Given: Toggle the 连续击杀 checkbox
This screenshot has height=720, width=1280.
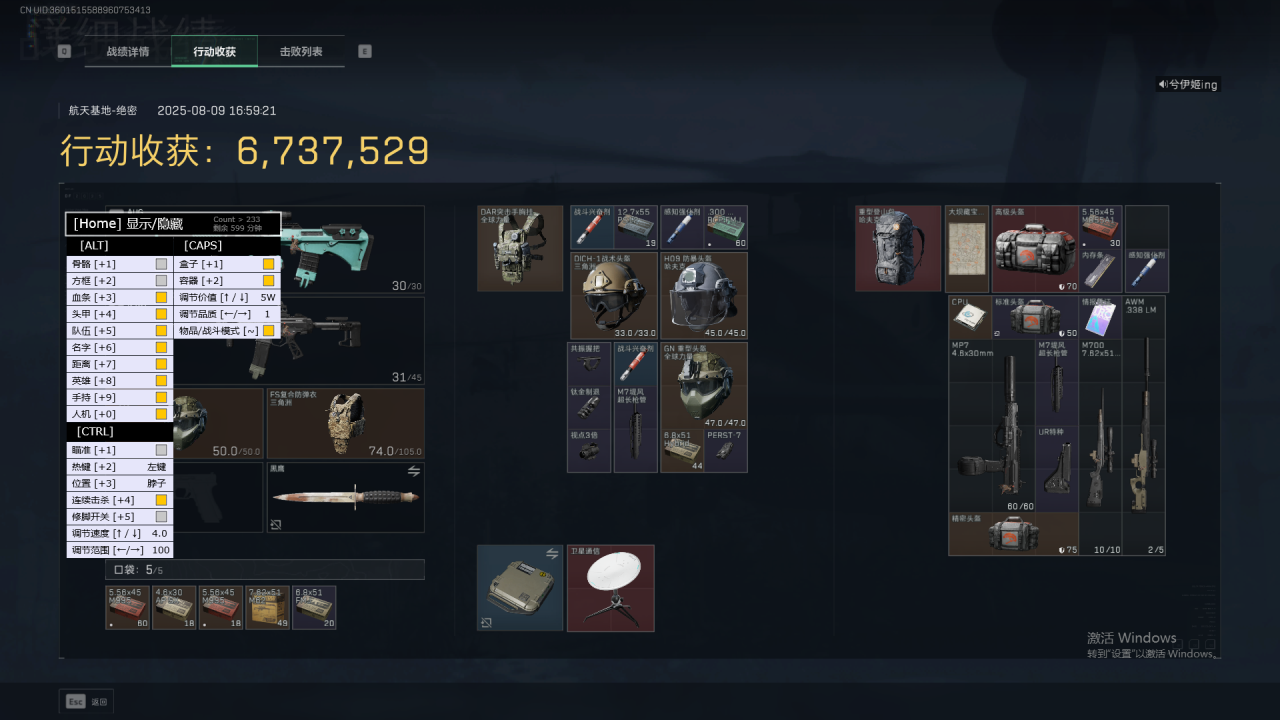Looking at the screenshot, I should click(x=161, y=500).
